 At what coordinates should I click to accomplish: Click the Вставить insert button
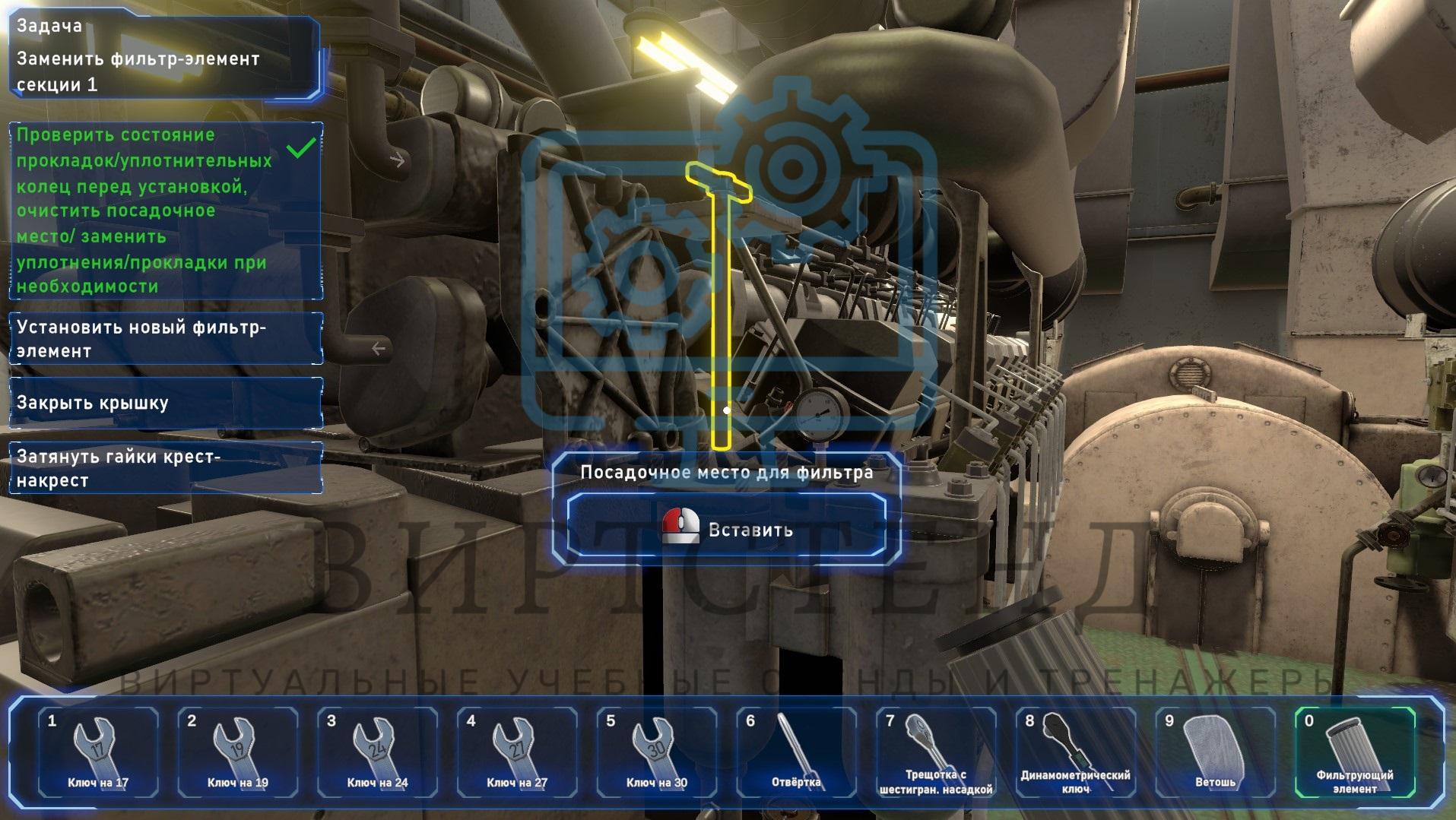pos(726,529)
